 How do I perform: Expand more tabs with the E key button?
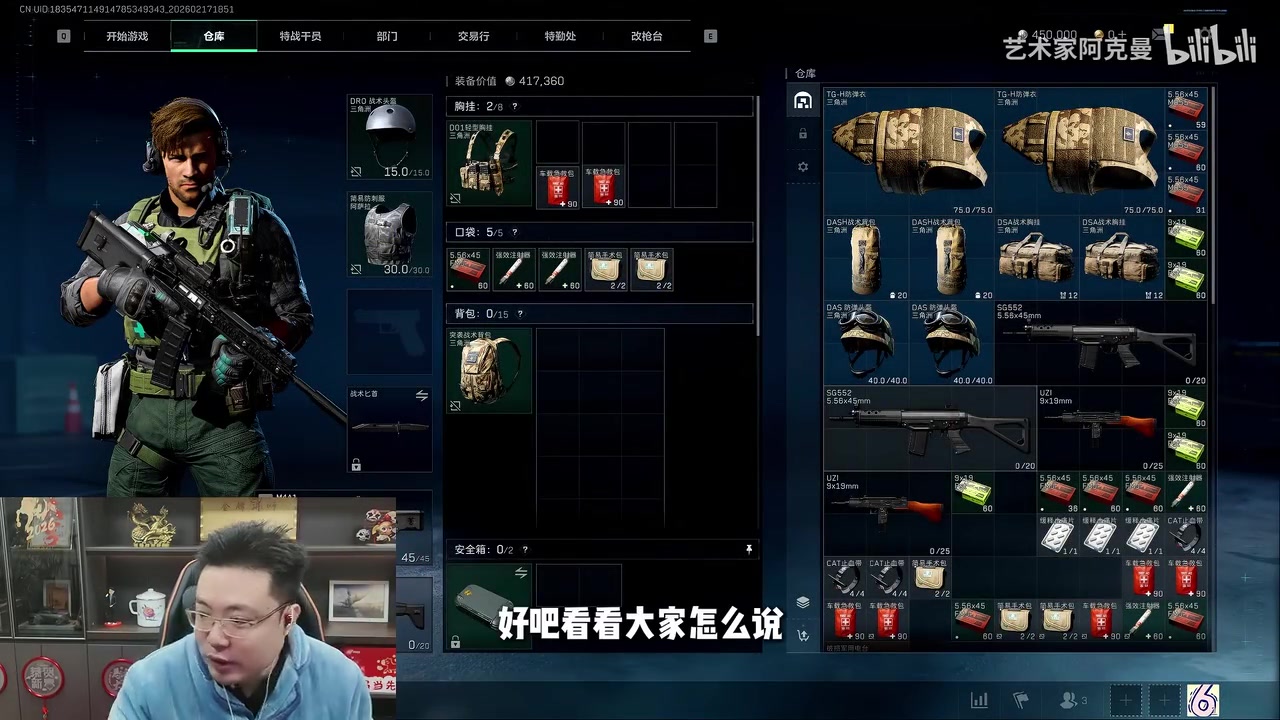click(x=709, y=36)
